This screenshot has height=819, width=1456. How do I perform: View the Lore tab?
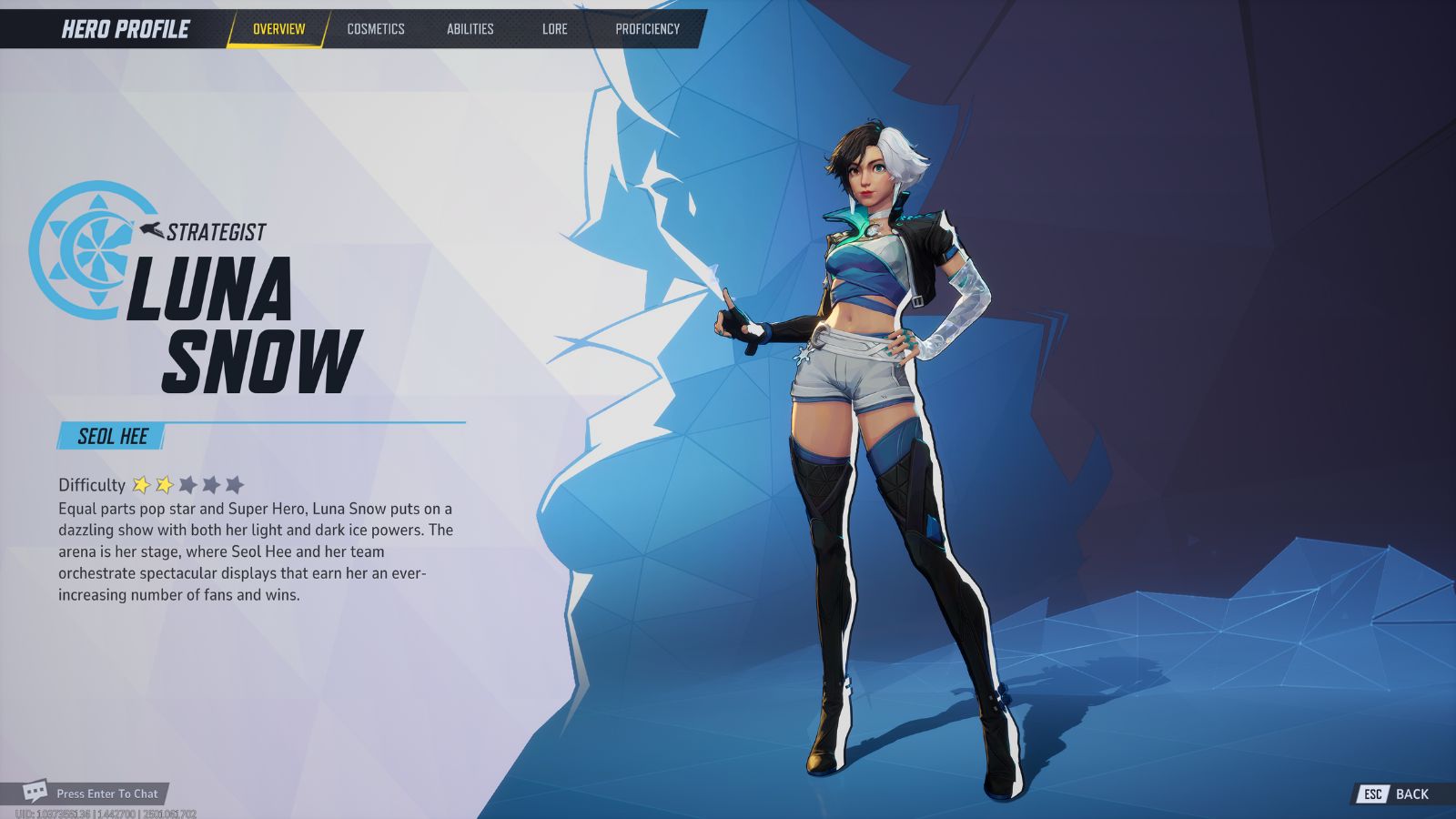(x=555, y=28)
